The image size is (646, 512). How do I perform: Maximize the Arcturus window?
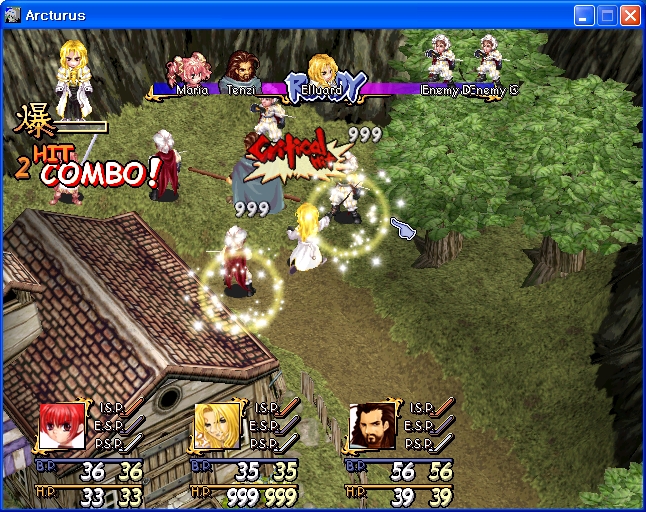pyautogui.click(x=607, y=15)
